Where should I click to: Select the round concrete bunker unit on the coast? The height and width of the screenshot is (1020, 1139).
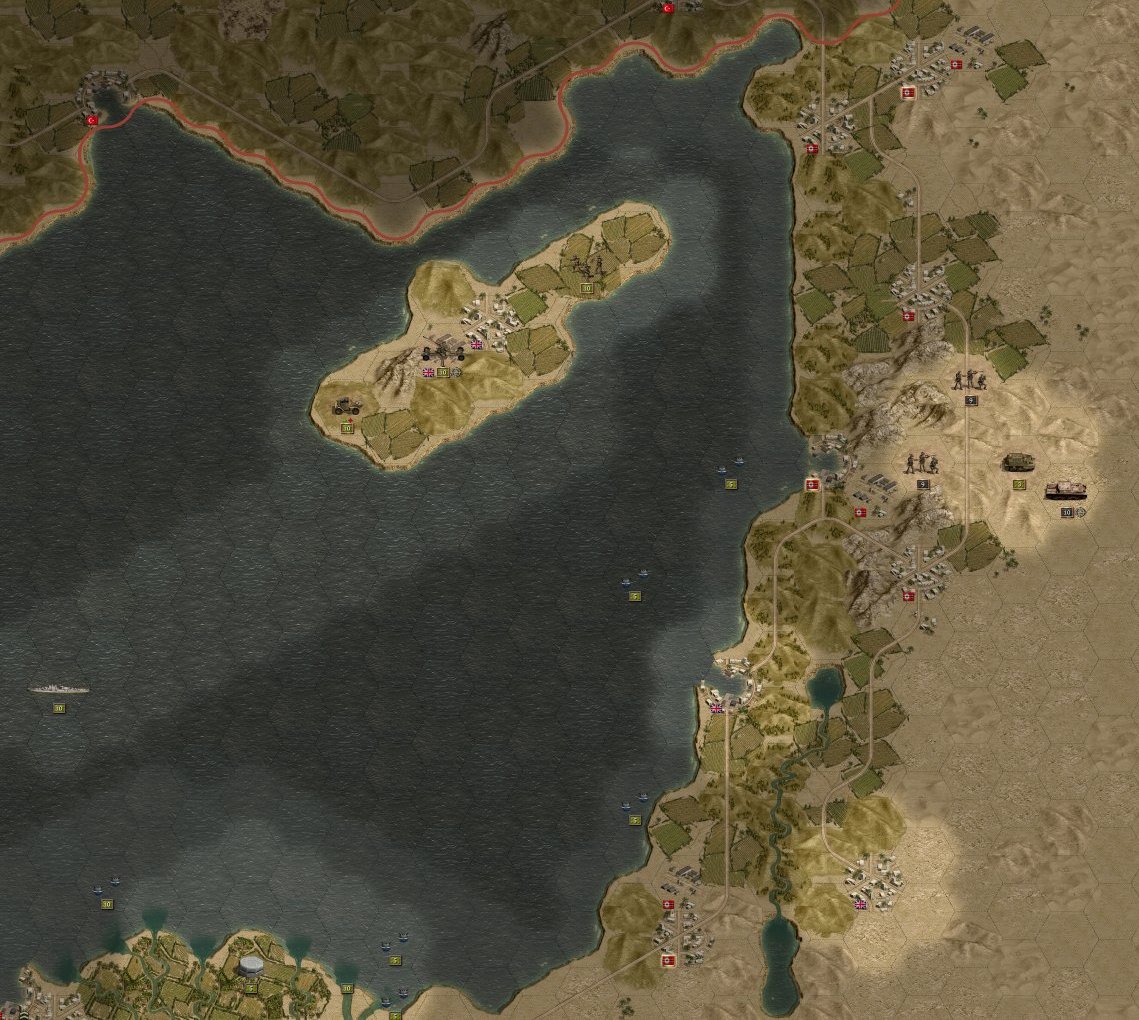pyautogui.click(x=250, y=966)
